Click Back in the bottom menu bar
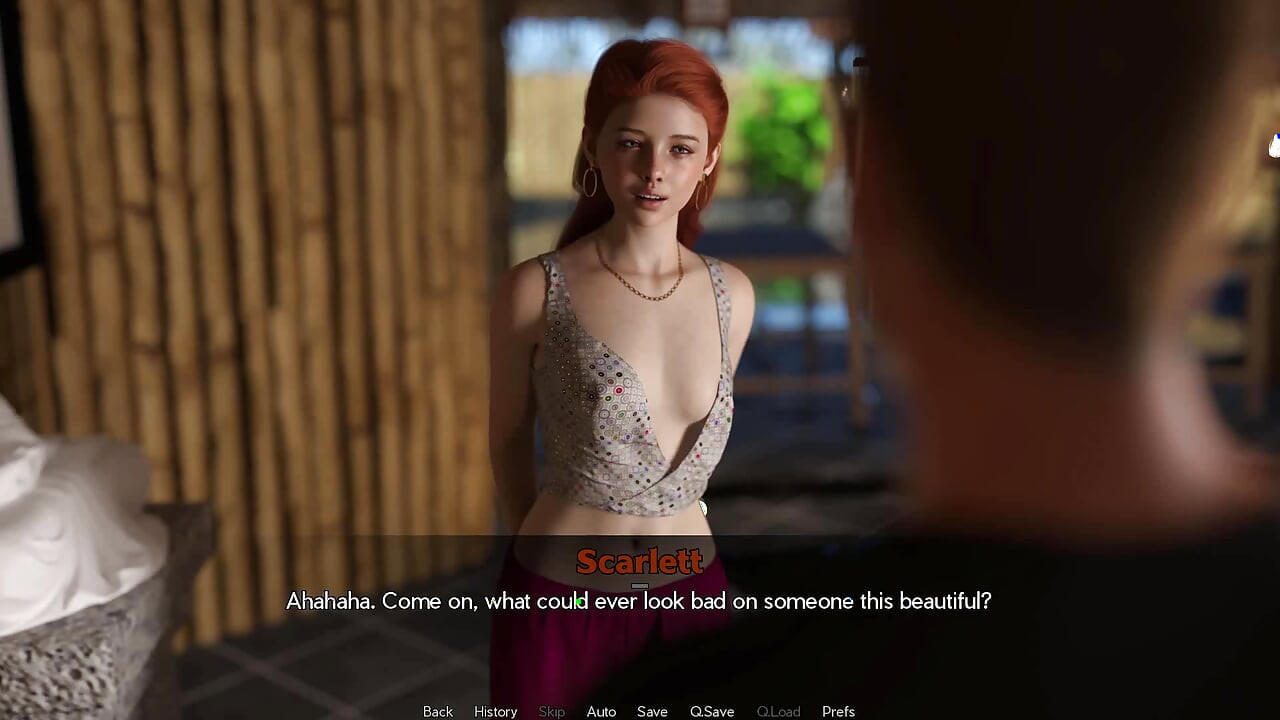The height and width of the screenshot is (720, 1280). coord(437,711)
